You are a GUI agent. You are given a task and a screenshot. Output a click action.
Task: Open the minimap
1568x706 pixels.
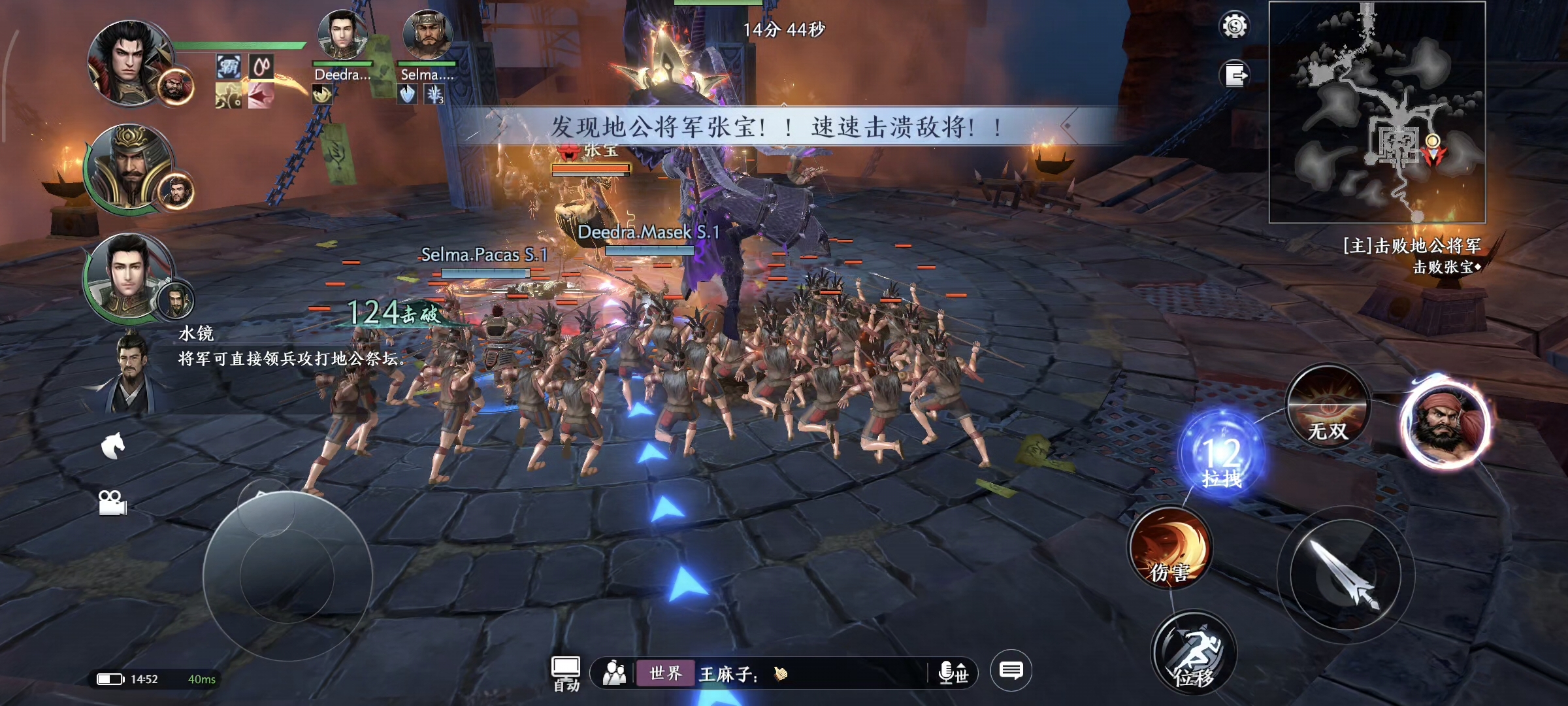click(x=1377, y=112)
